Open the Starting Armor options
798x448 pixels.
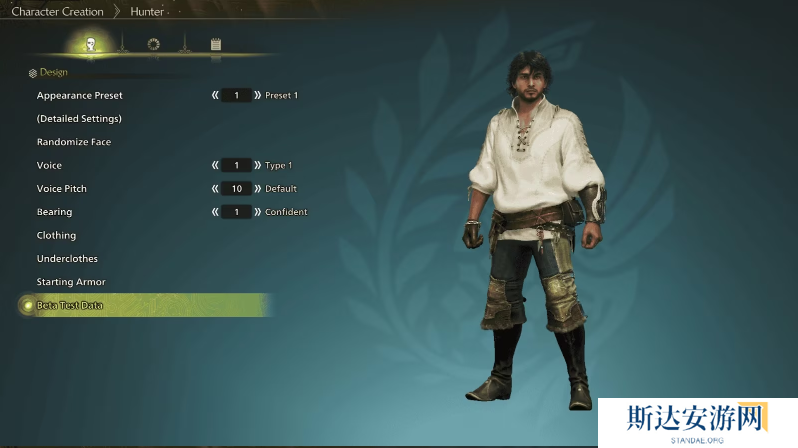pyautogui.click(x=71, y=282)
